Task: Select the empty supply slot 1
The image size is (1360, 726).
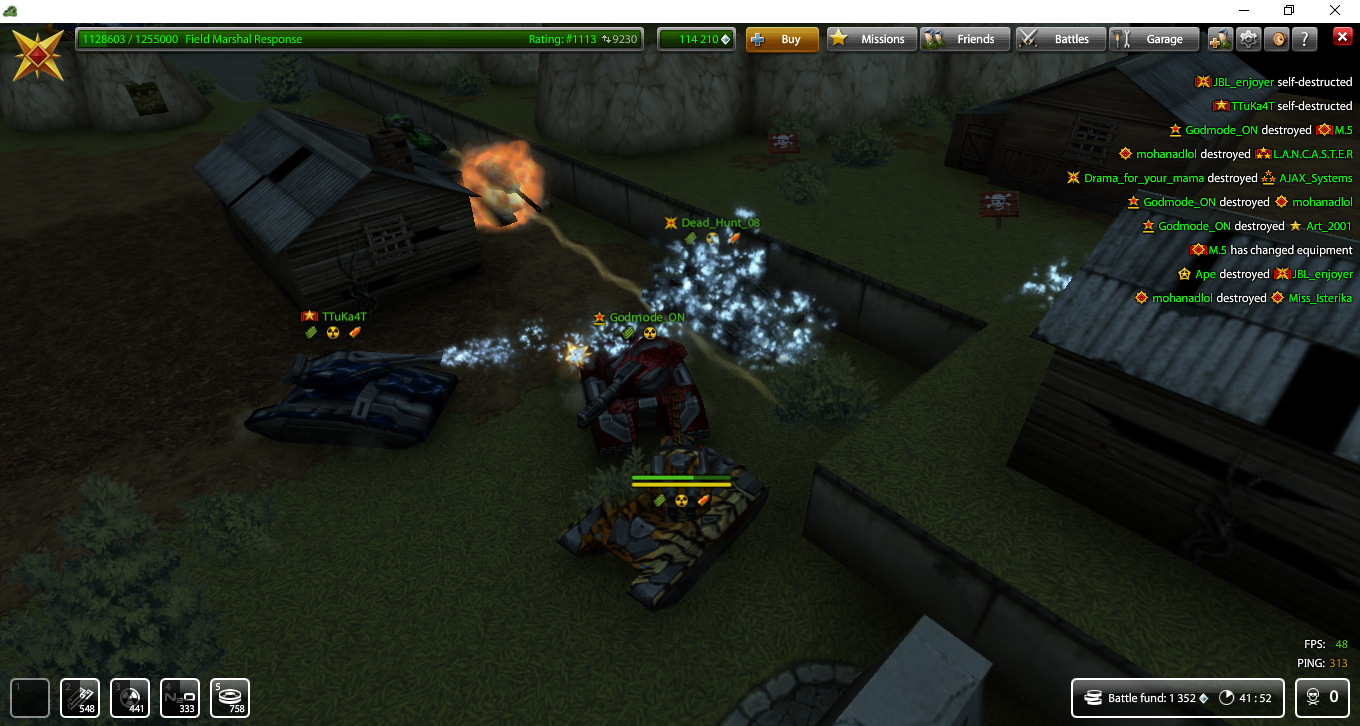Action: click(30, 697)
